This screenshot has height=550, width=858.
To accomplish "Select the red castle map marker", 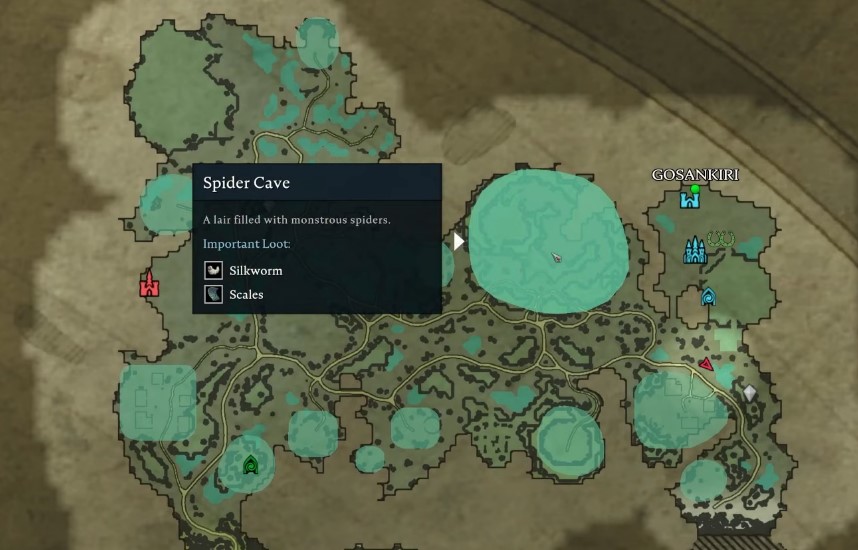I will pyautogui.click(x=150, y=285).
